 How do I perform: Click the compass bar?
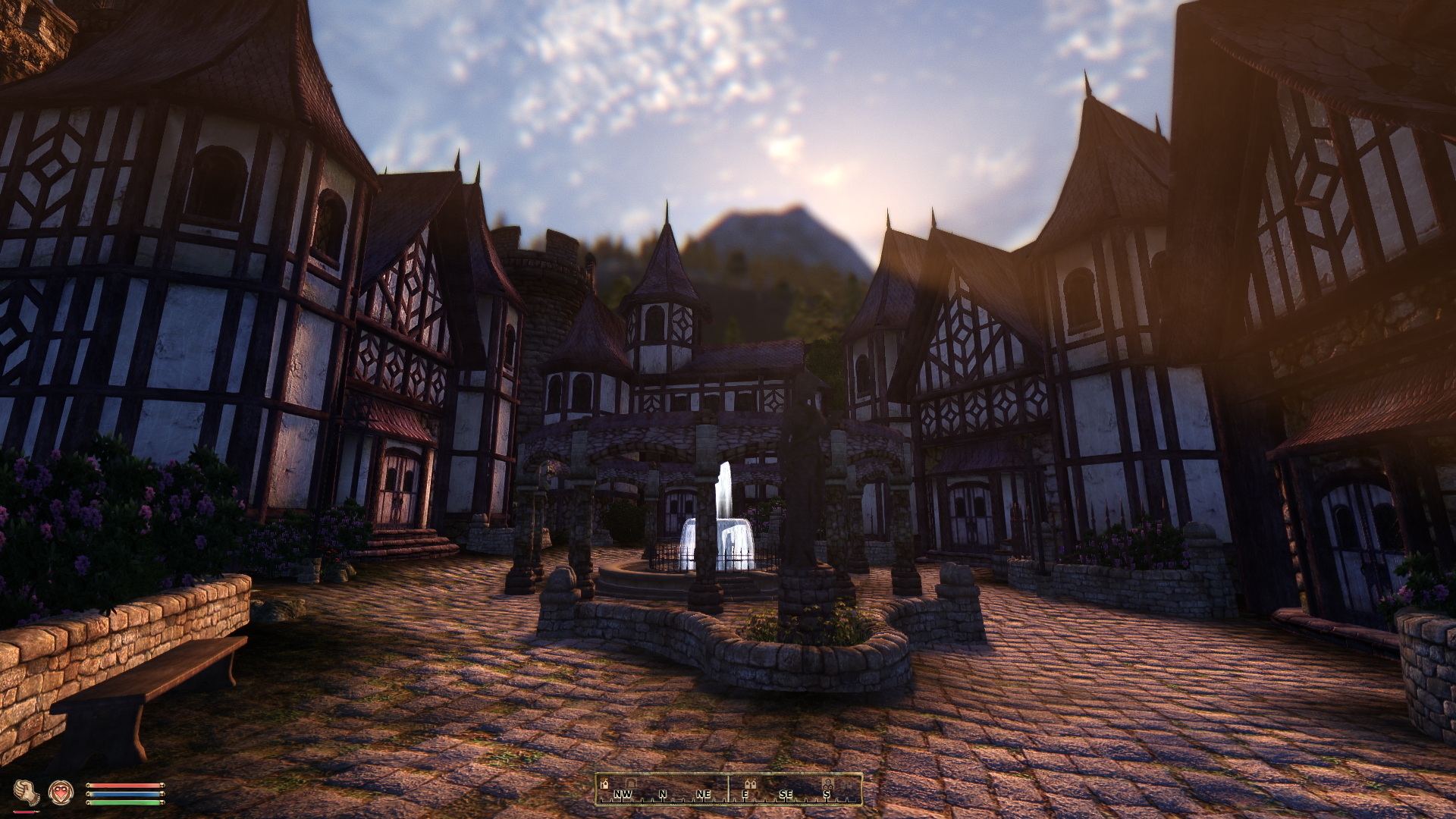pyautogui.click(x=728, y=789)
